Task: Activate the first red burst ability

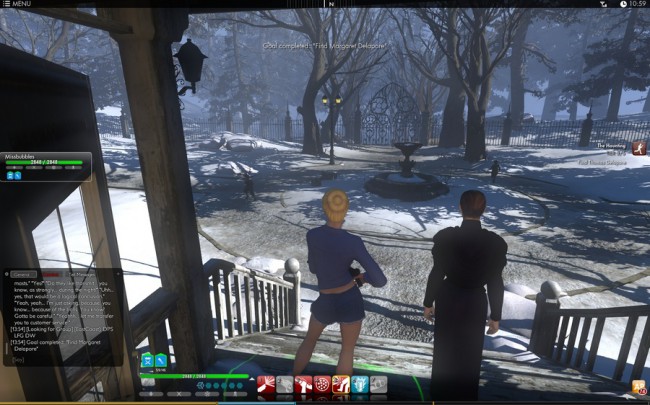Action: [266, 384]
